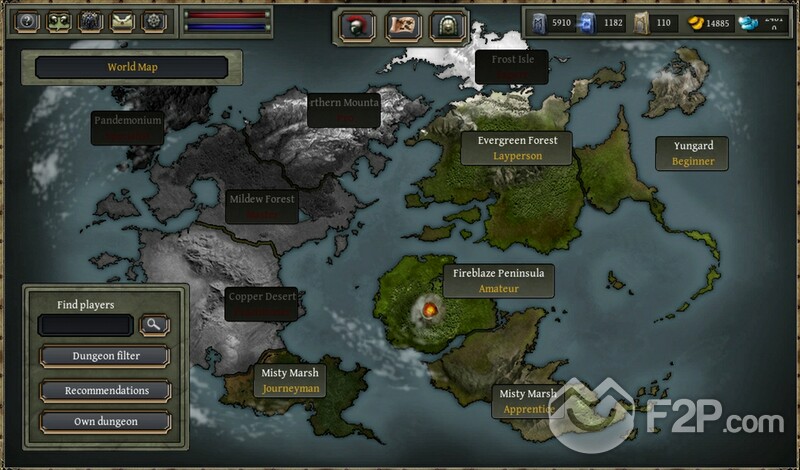Select the Mildew Forest region label
Image resolution: width=800 pixels, height=470 pixels.
point(262,206)
